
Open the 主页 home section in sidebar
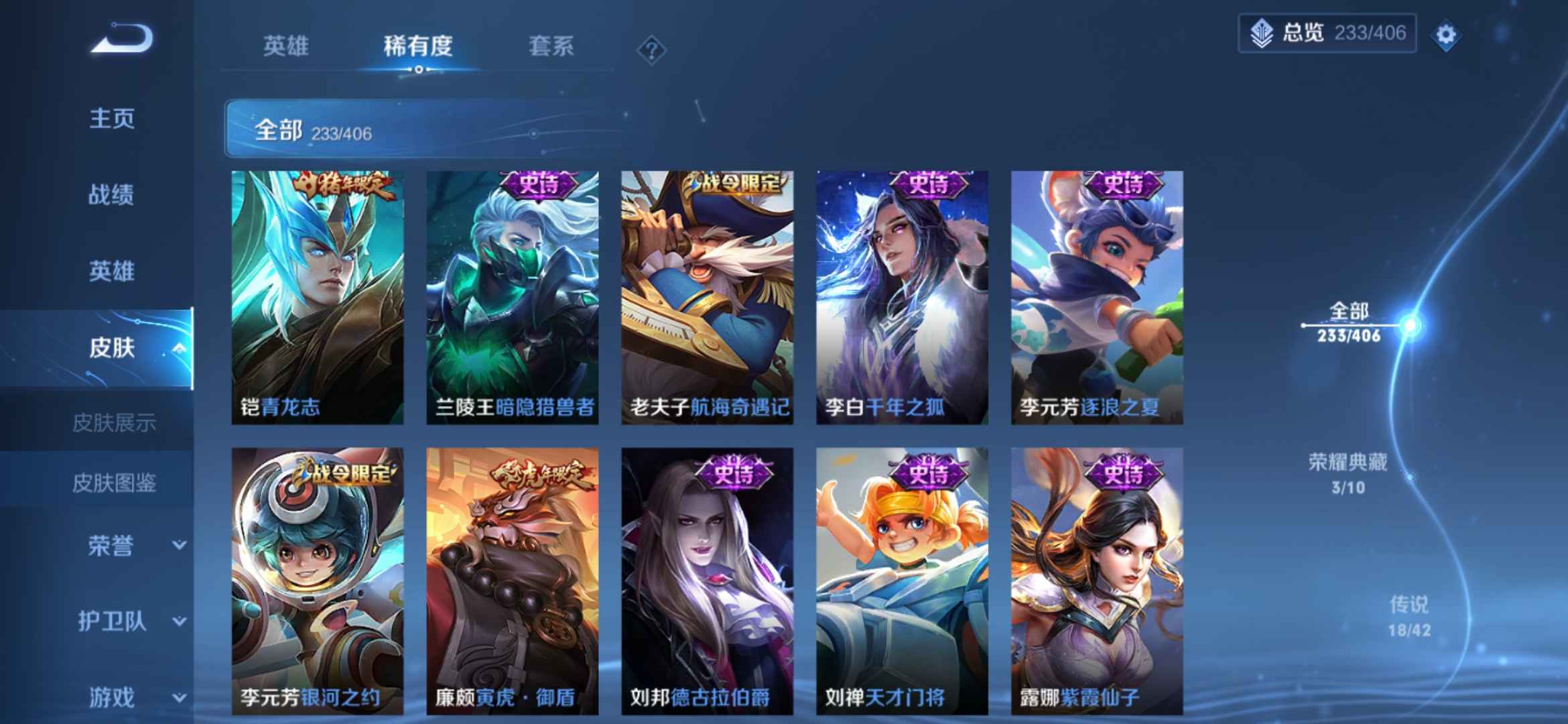coord(112,119)
